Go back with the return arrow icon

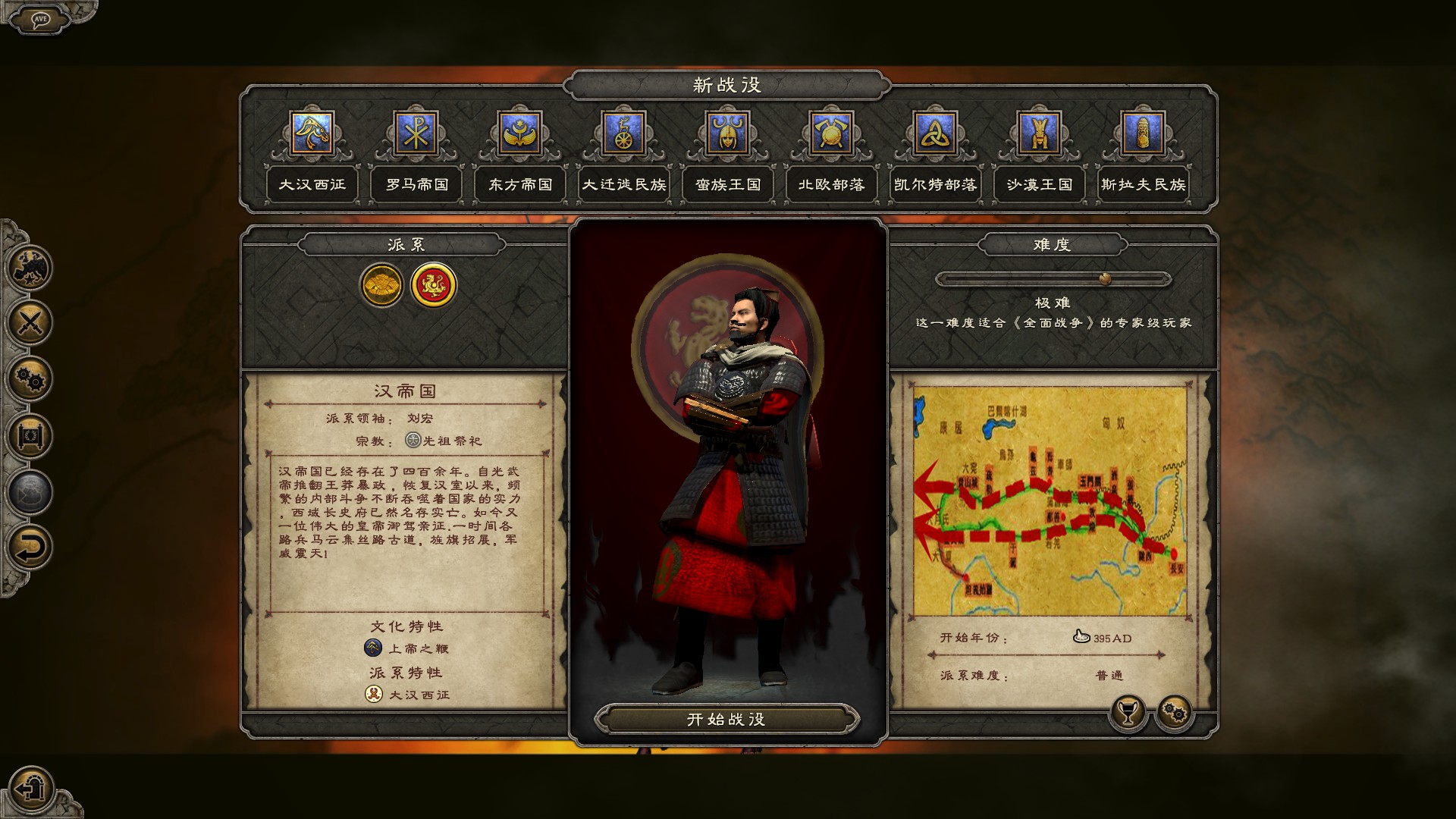[x=30, y=547]
